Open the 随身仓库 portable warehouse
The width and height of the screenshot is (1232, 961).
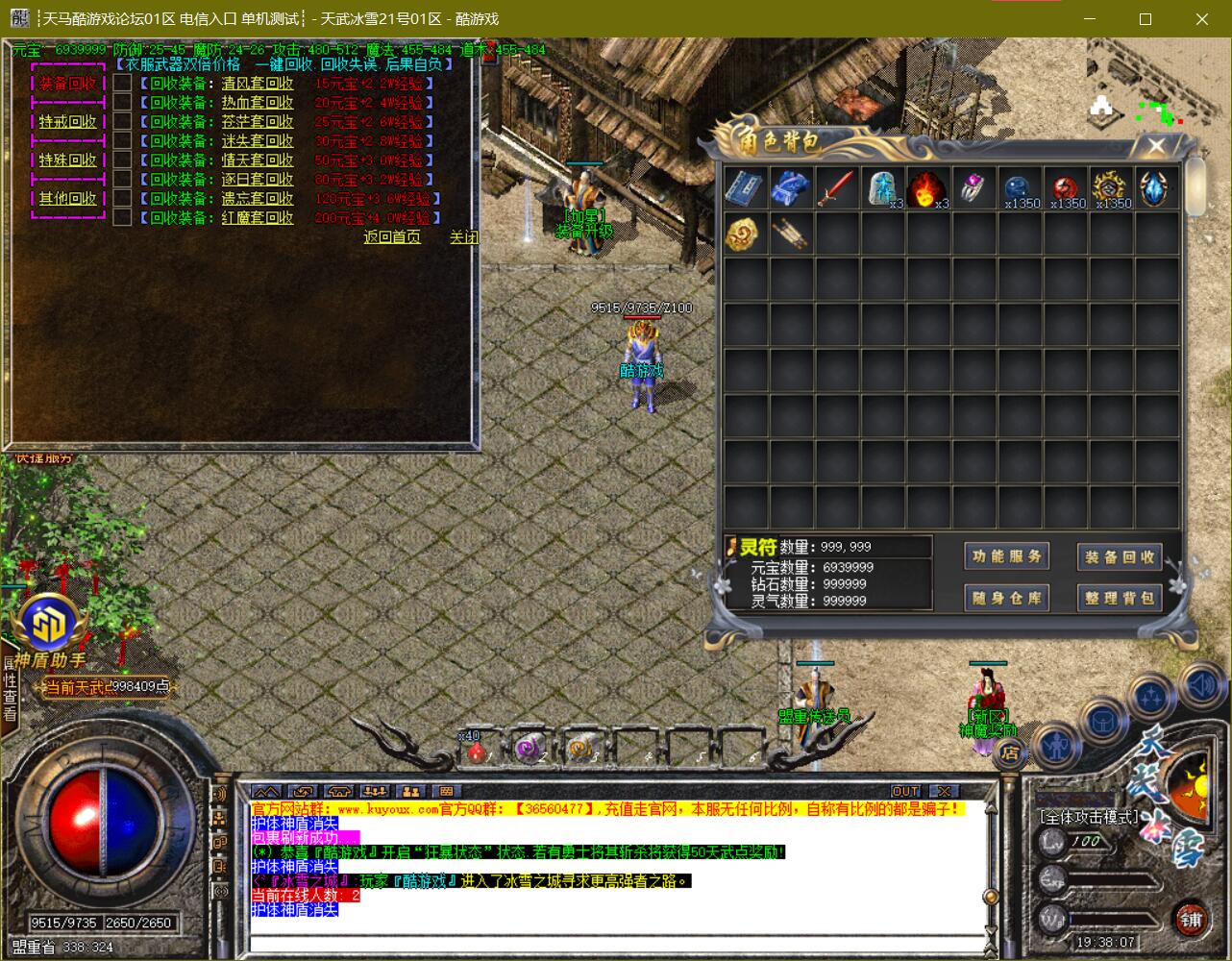coord(1006,598)
